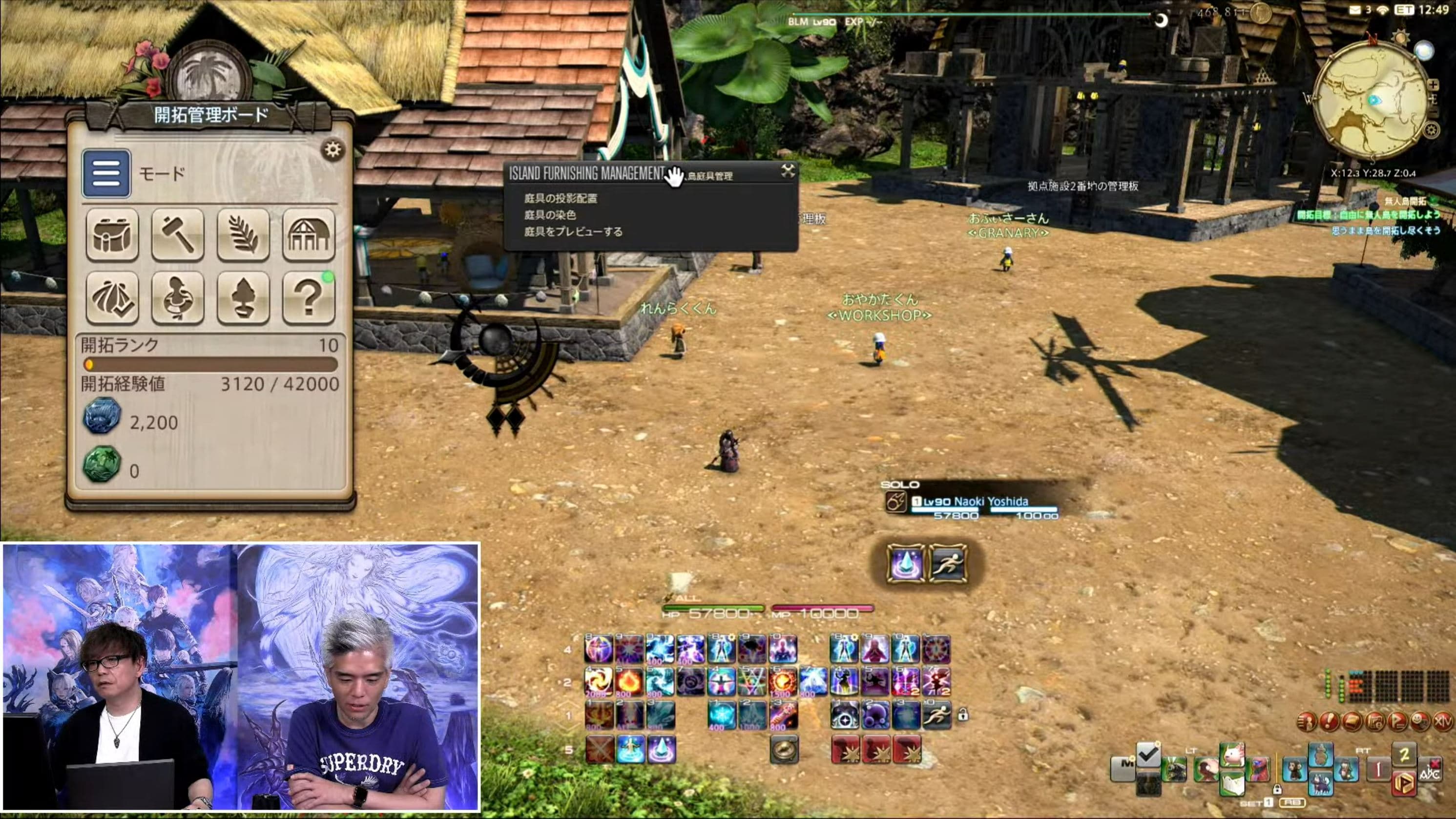The width and height of the screenshot is (1456, 819).
Task: Select 庭具の投影配置 menu entry
Action: [x=560, y=198]
